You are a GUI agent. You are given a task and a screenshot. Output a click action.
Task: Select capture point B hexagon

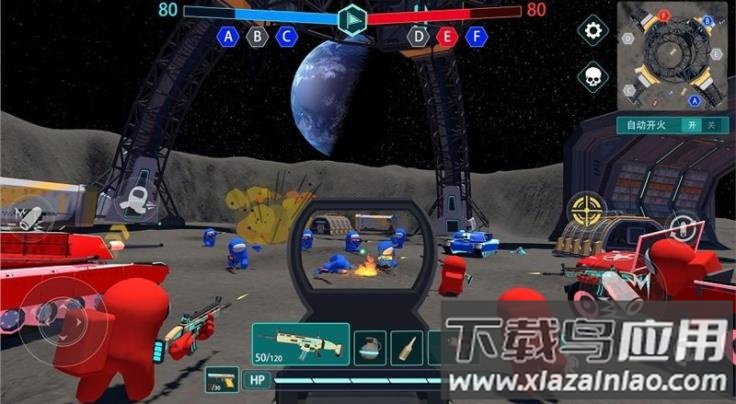[x=258, y=37]
